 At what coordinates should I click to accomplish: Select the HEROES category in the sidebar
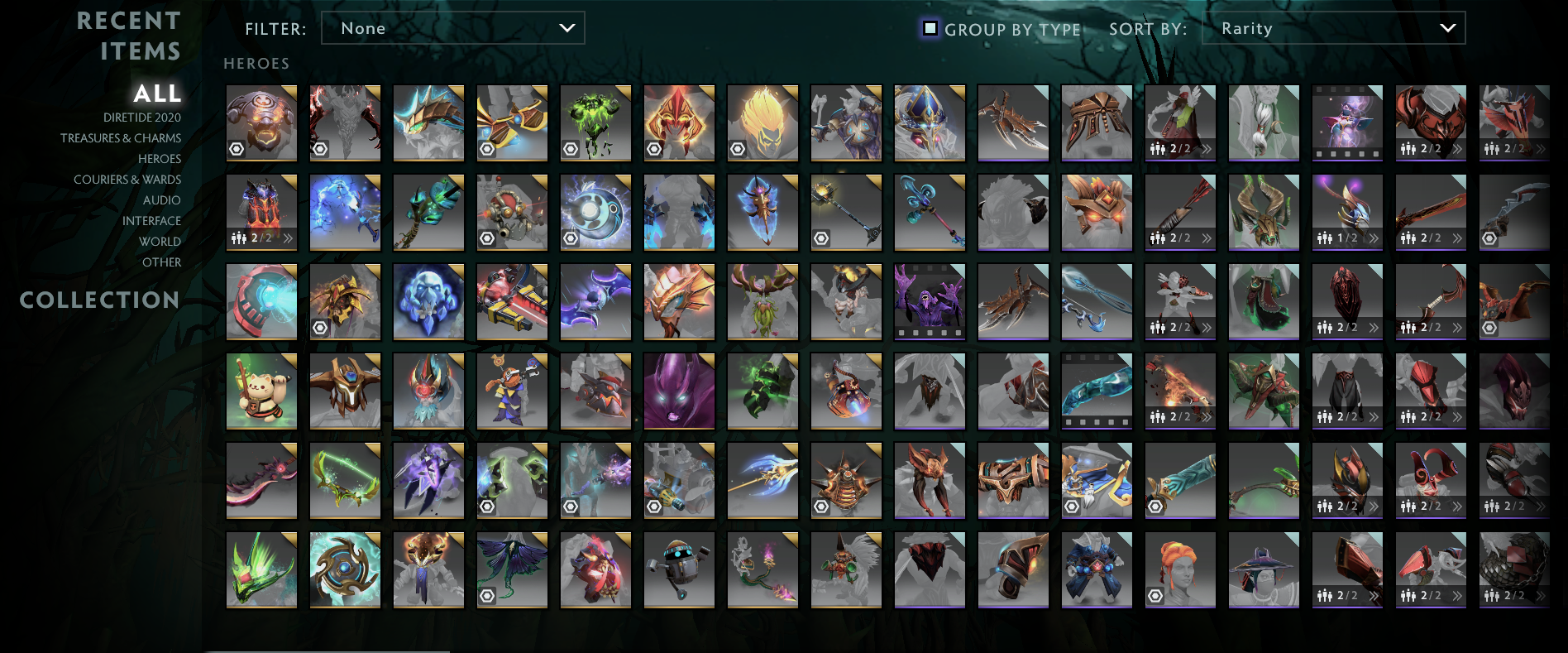click(x=160, y=158)
